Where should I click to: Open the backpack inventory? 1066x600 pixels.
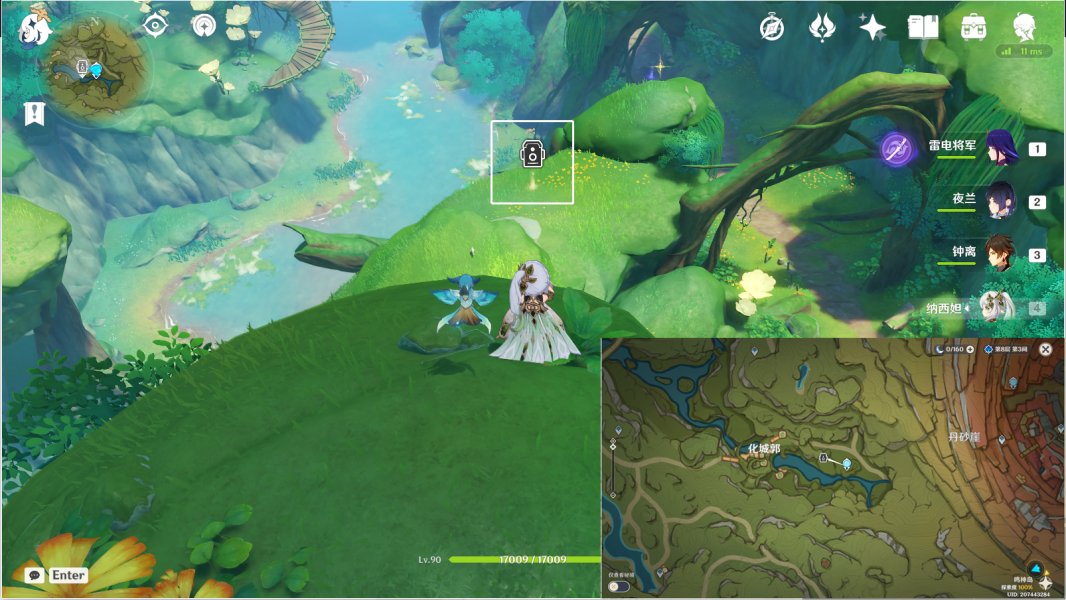pyautogui.click(x=974, y=28)
